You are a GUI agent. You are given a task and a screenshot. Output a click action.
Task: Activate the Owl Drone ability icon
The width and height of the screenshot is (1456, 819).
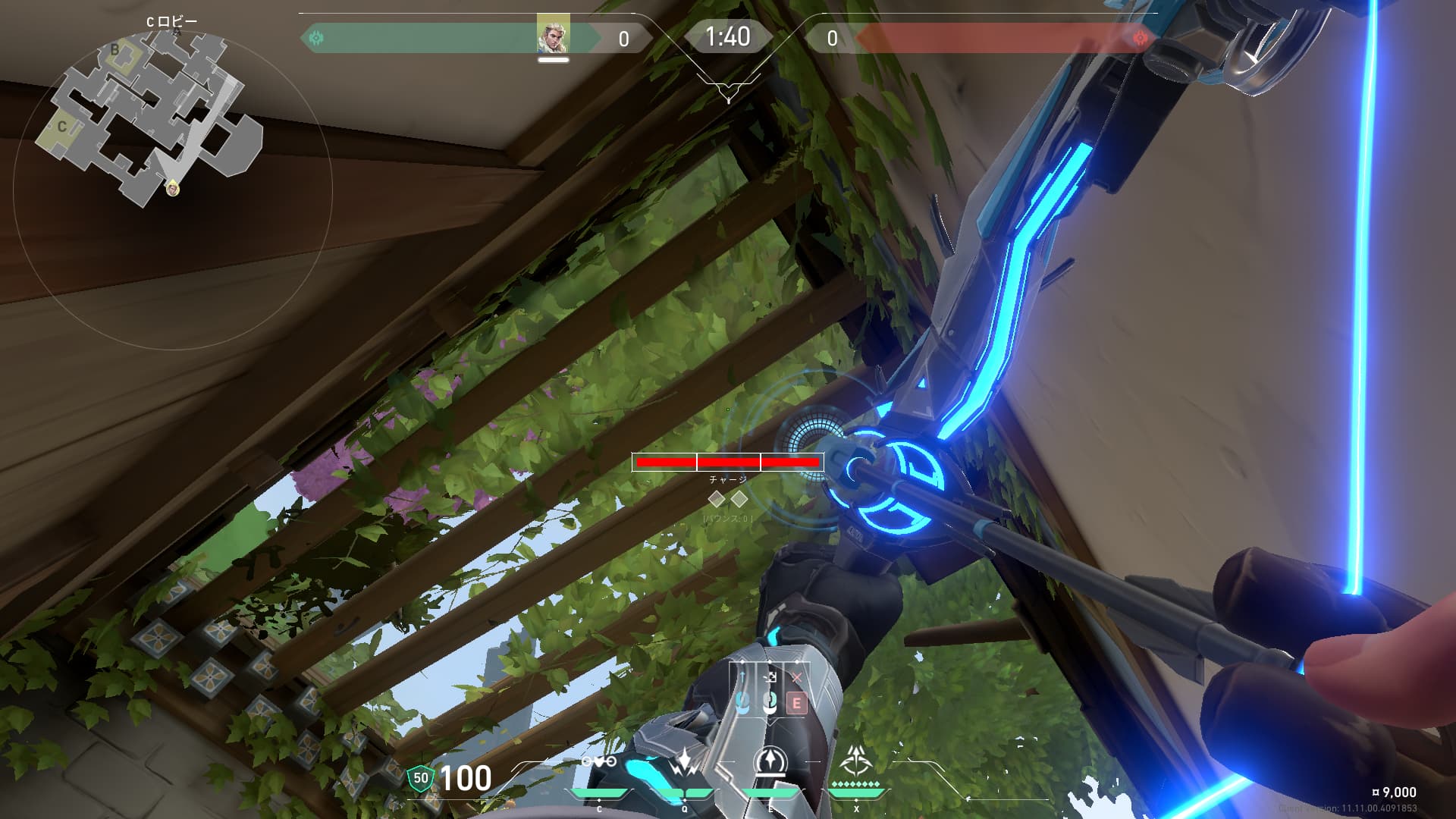click(x=599, y=762)
